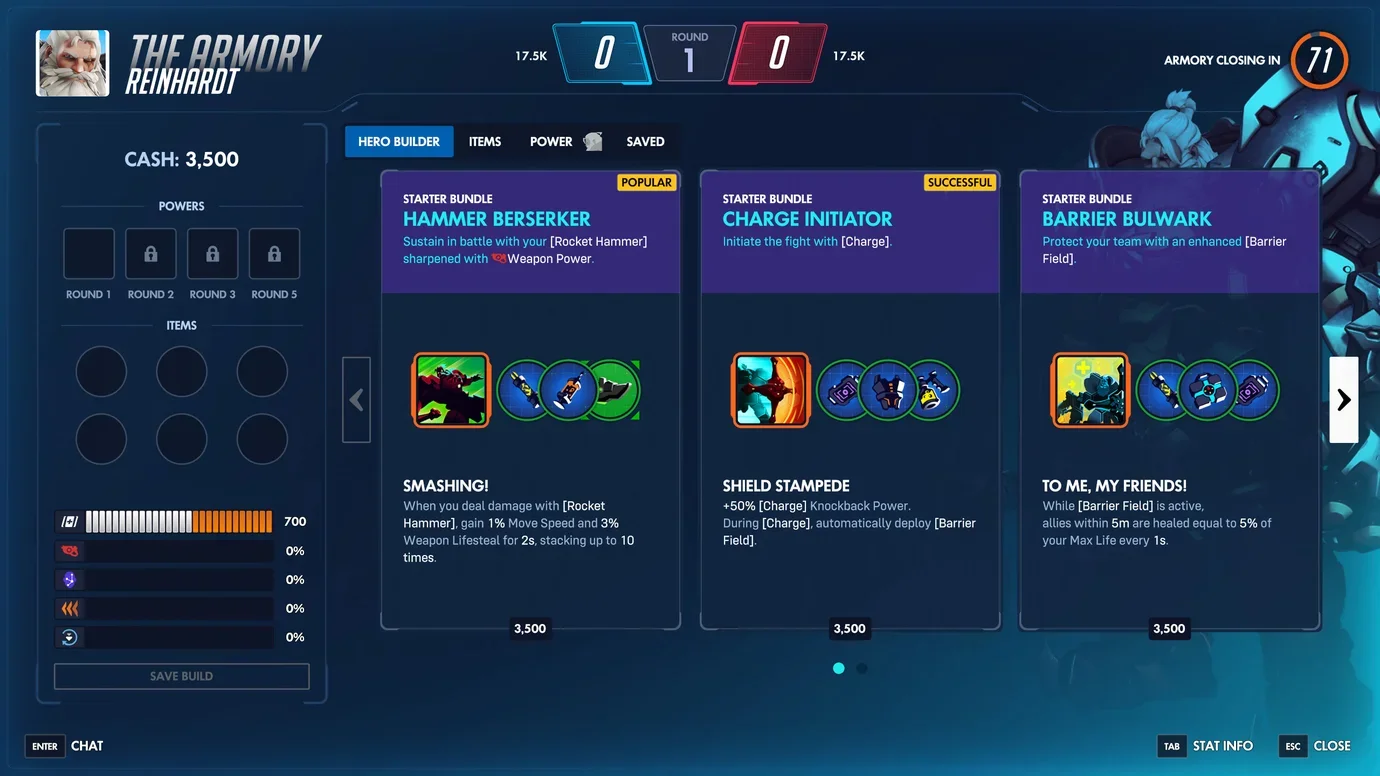
Task: Click the Reinhardt hero portrait
Action: point(72,62)
